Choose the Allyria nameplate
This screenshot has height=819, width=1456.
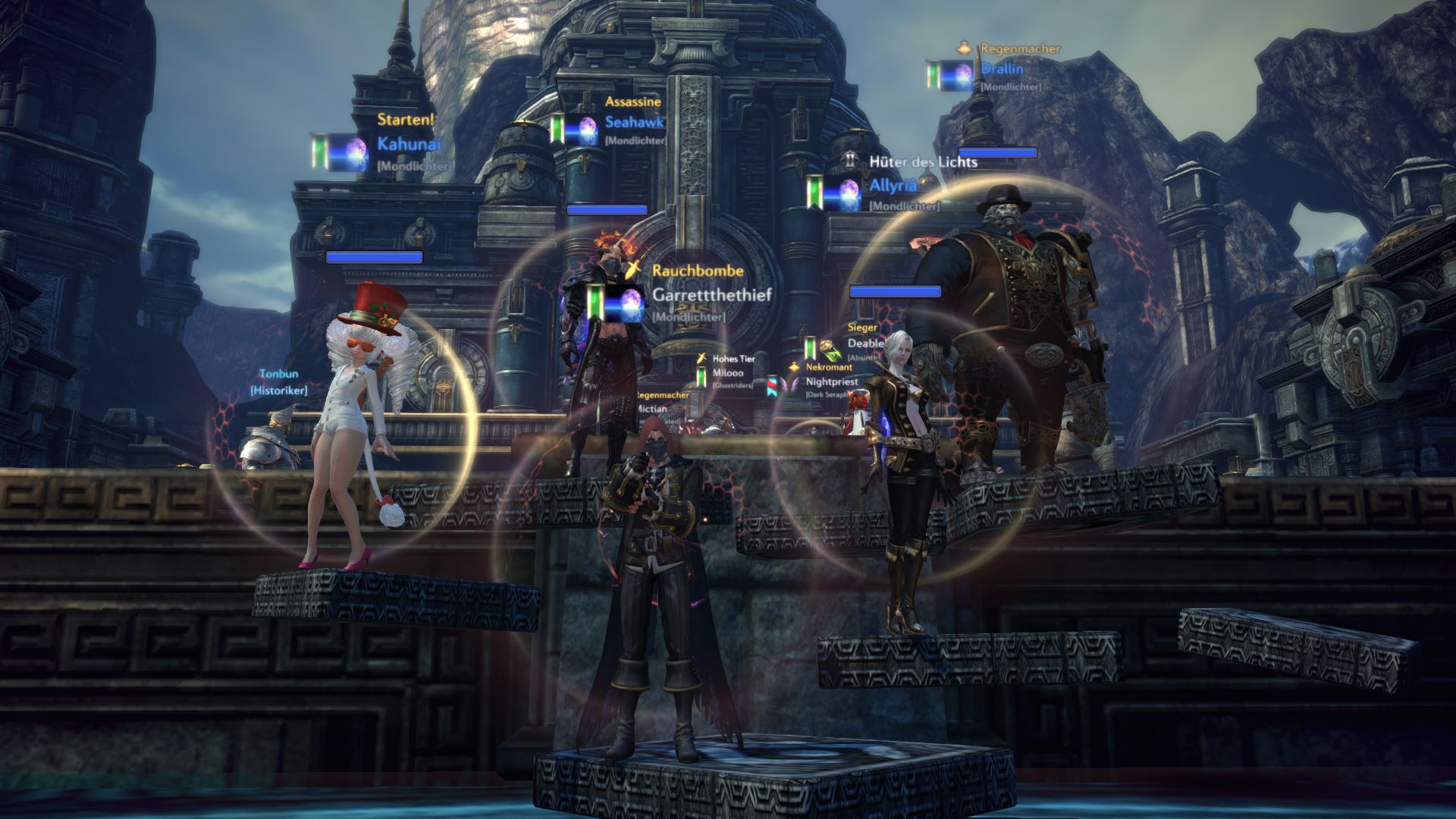(893, 185)
